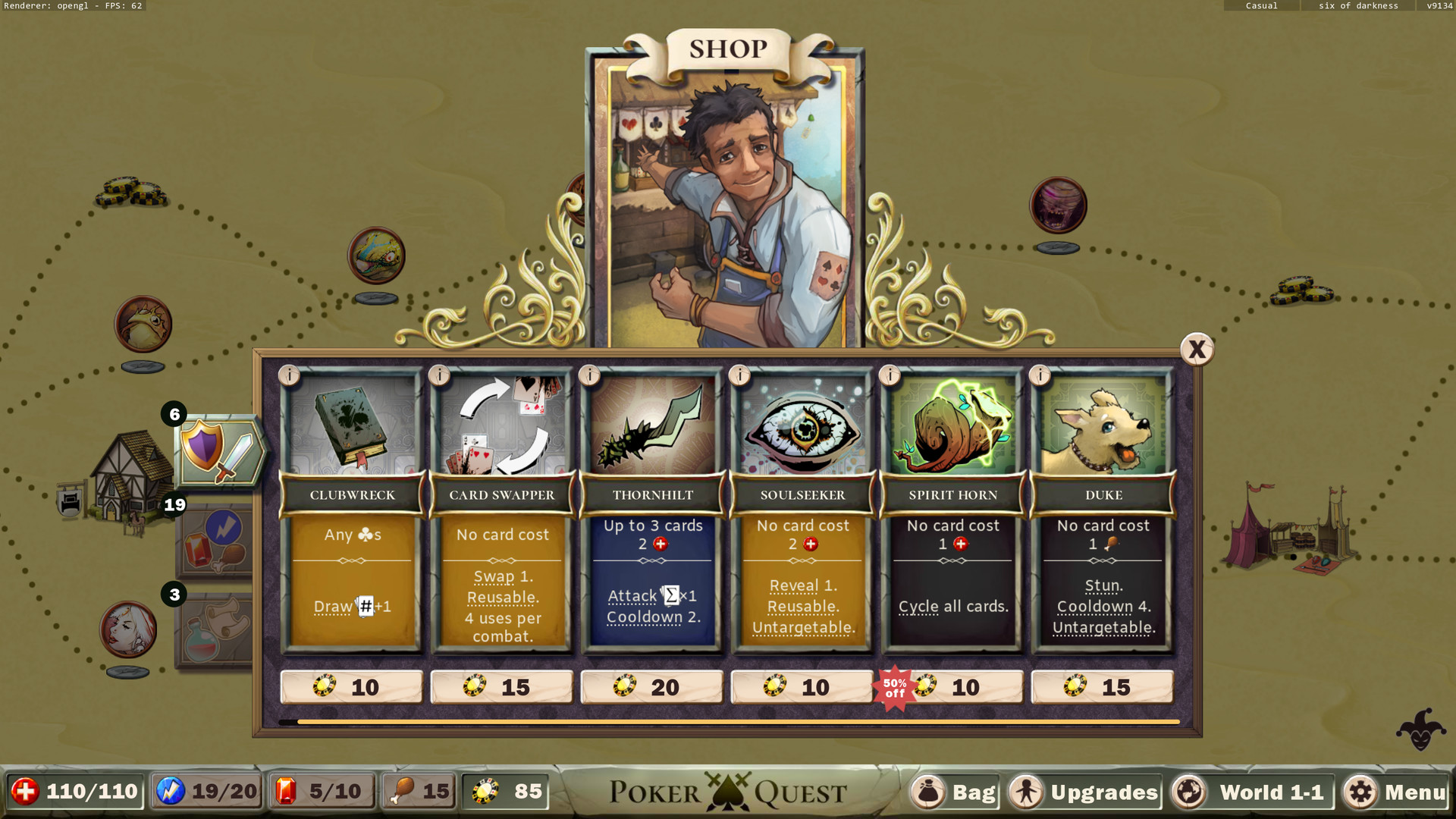This screenshot has height=819, width=1456.
Task: Purchase the 50% off Spirit Horn
Action: [x=952, y=687]
